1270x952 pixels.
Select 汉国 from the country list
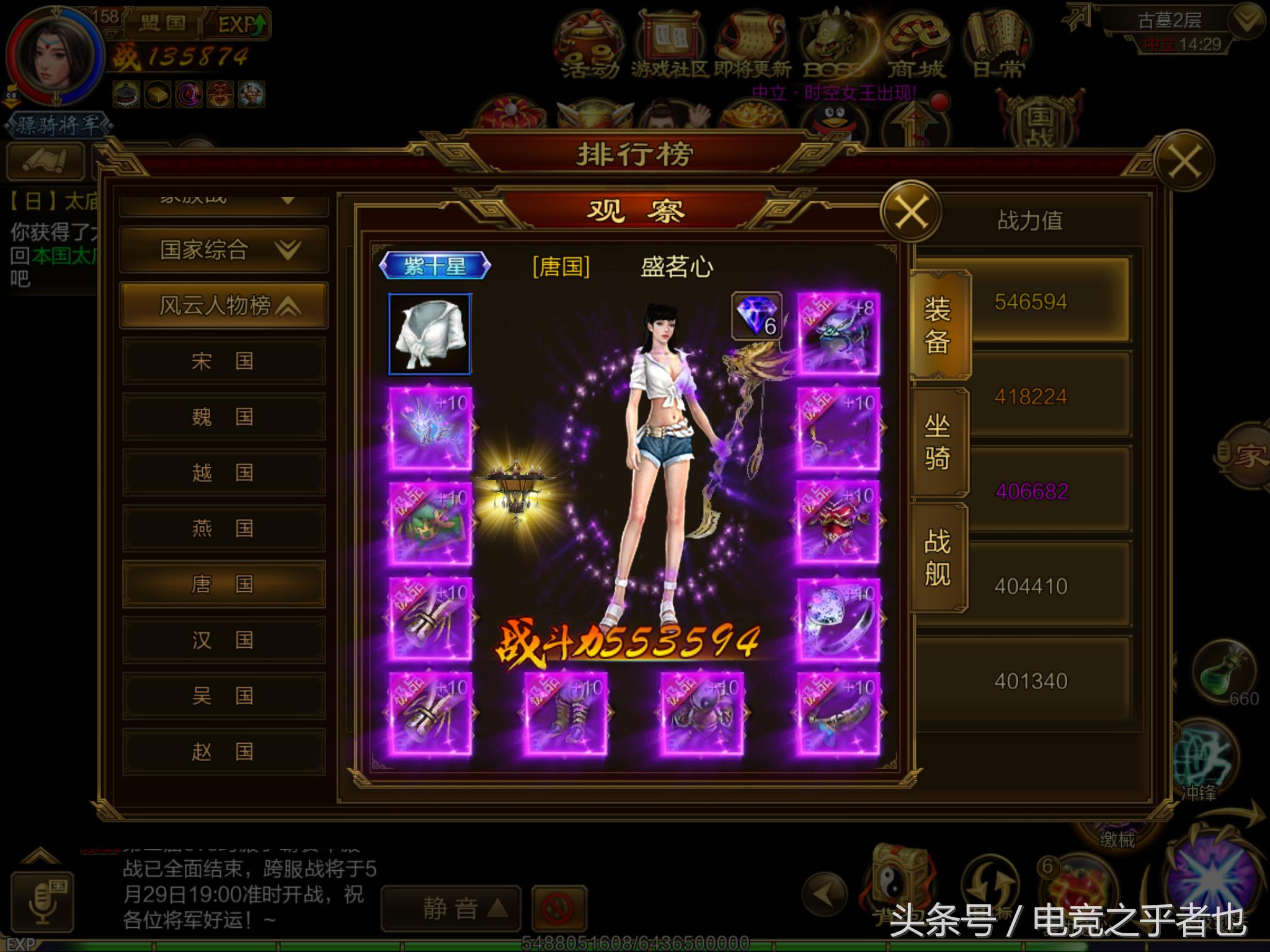click(x=223, y=640)
